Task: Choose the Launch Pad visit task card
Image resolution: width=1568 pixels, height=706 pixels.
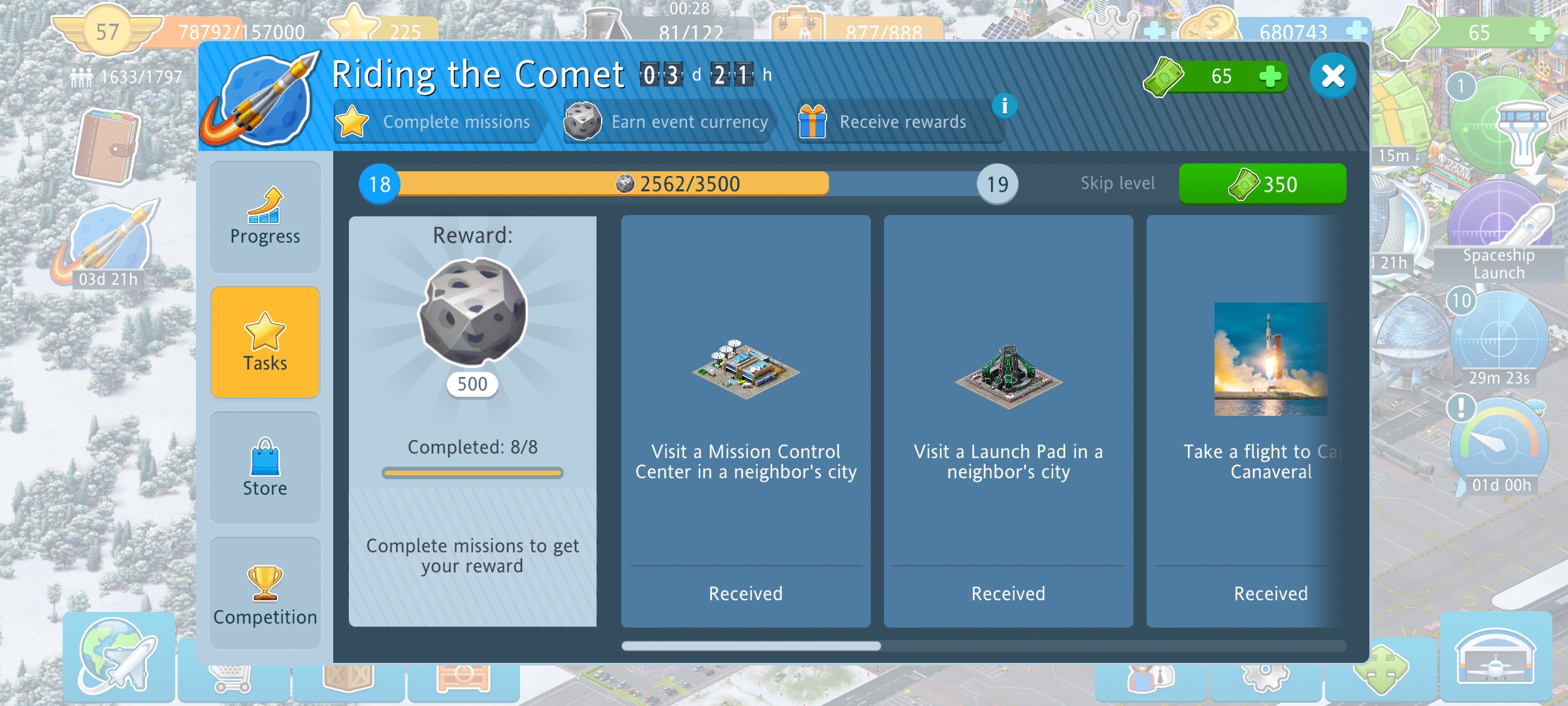Action: point(1008,421)
